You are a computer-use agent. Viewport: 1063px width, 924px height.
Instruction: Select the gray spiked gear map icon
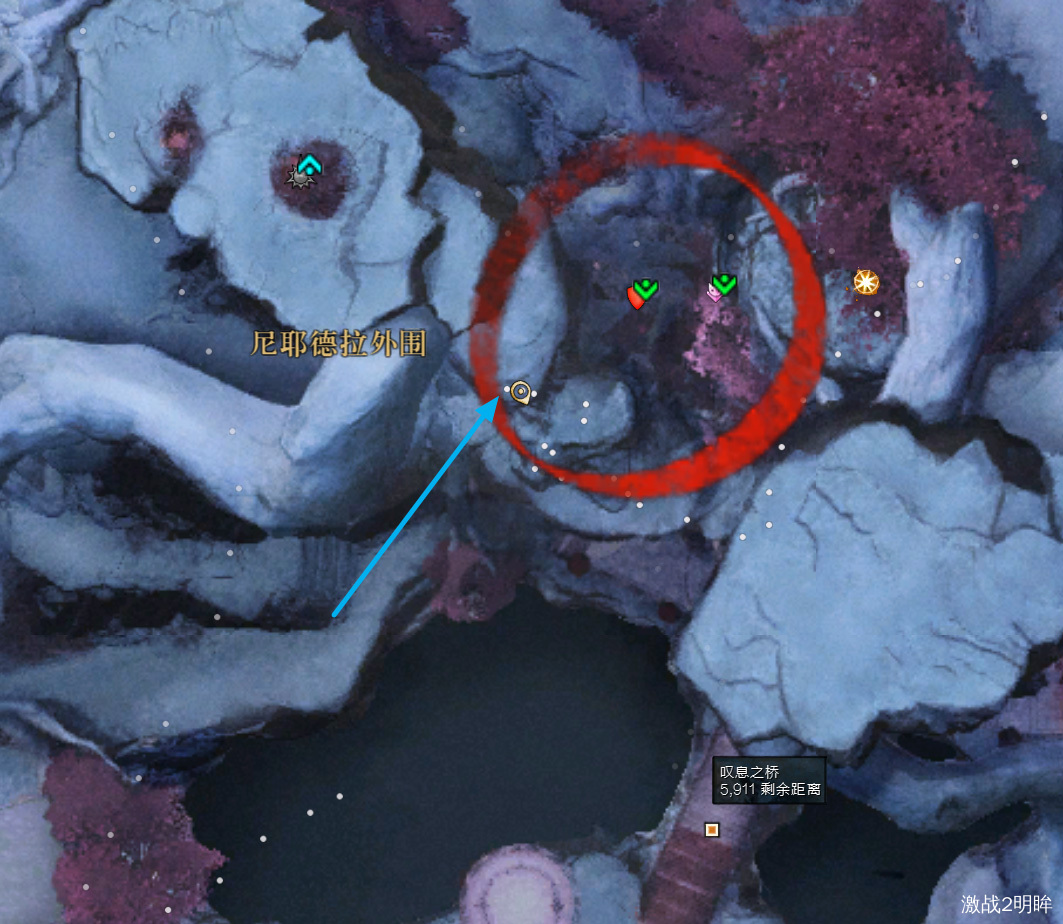click(297, 178)
